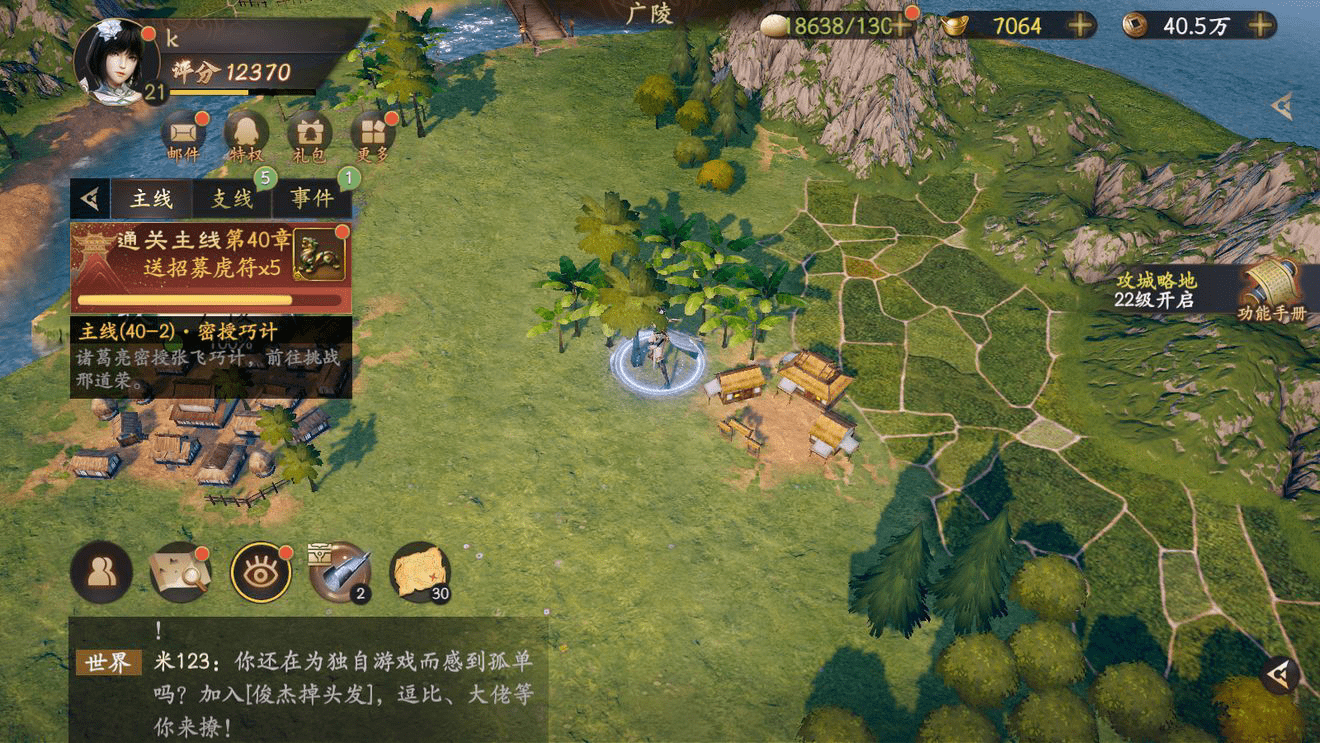This screenshot has width=1320, height=743.
Task: Add more copper coins with plus
Action: coord(1260,26)
